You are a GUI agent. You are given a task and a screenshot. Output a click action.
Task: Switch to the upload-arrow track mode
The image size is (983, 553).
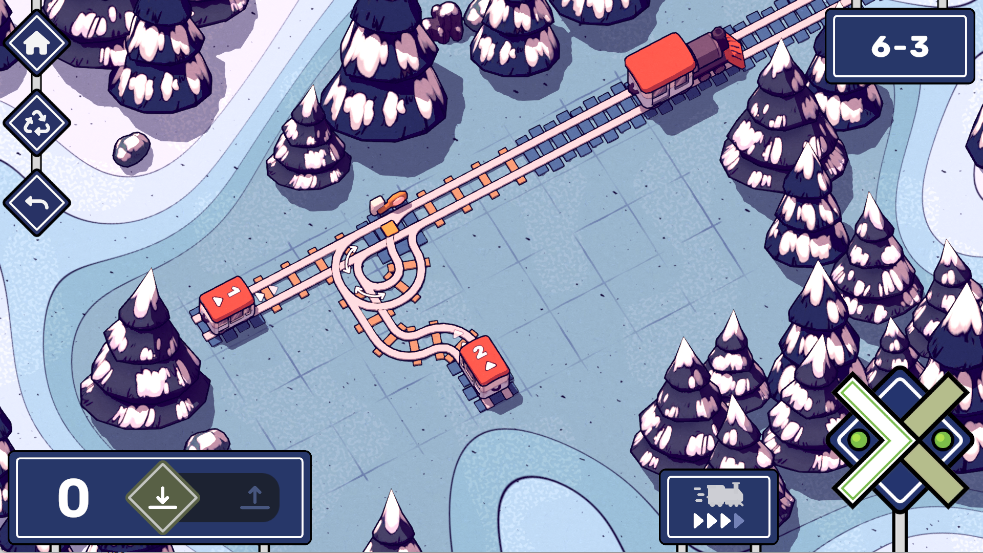[253, 497]
